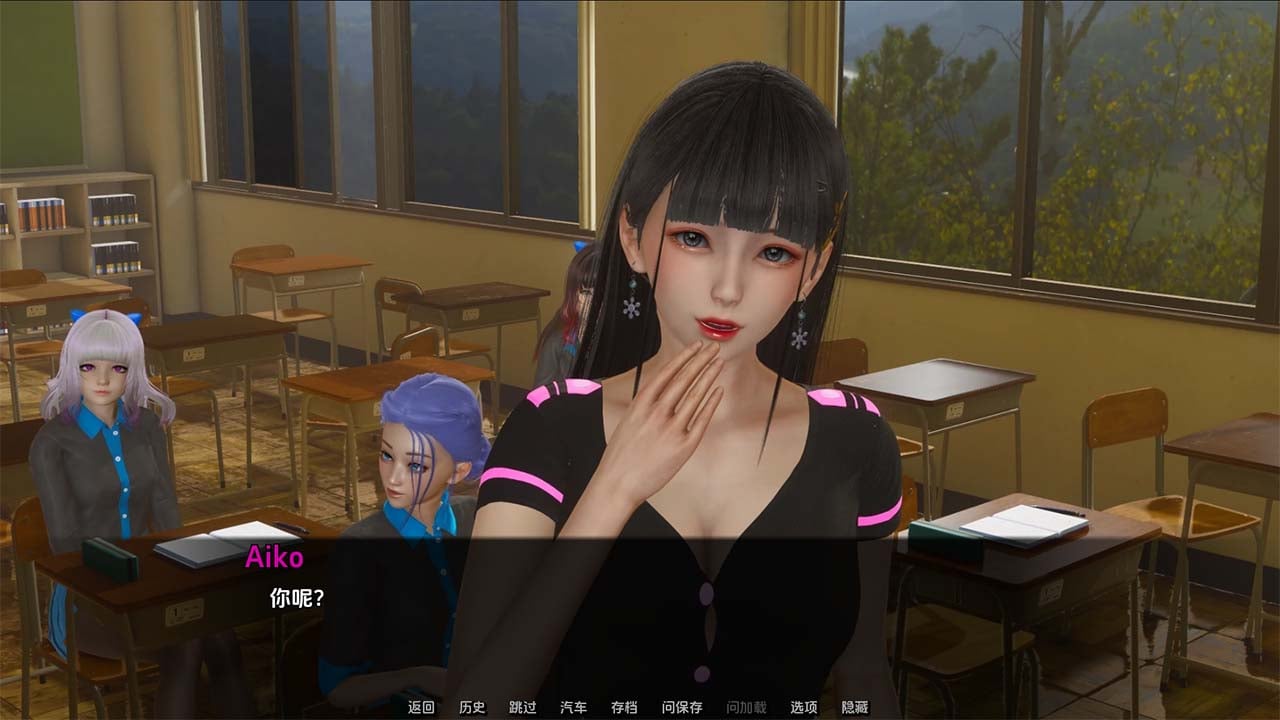Screen dimensions: 1280x720
Task: Select the greyed-out 问加载 (Quick Load)
Action: 746,707
